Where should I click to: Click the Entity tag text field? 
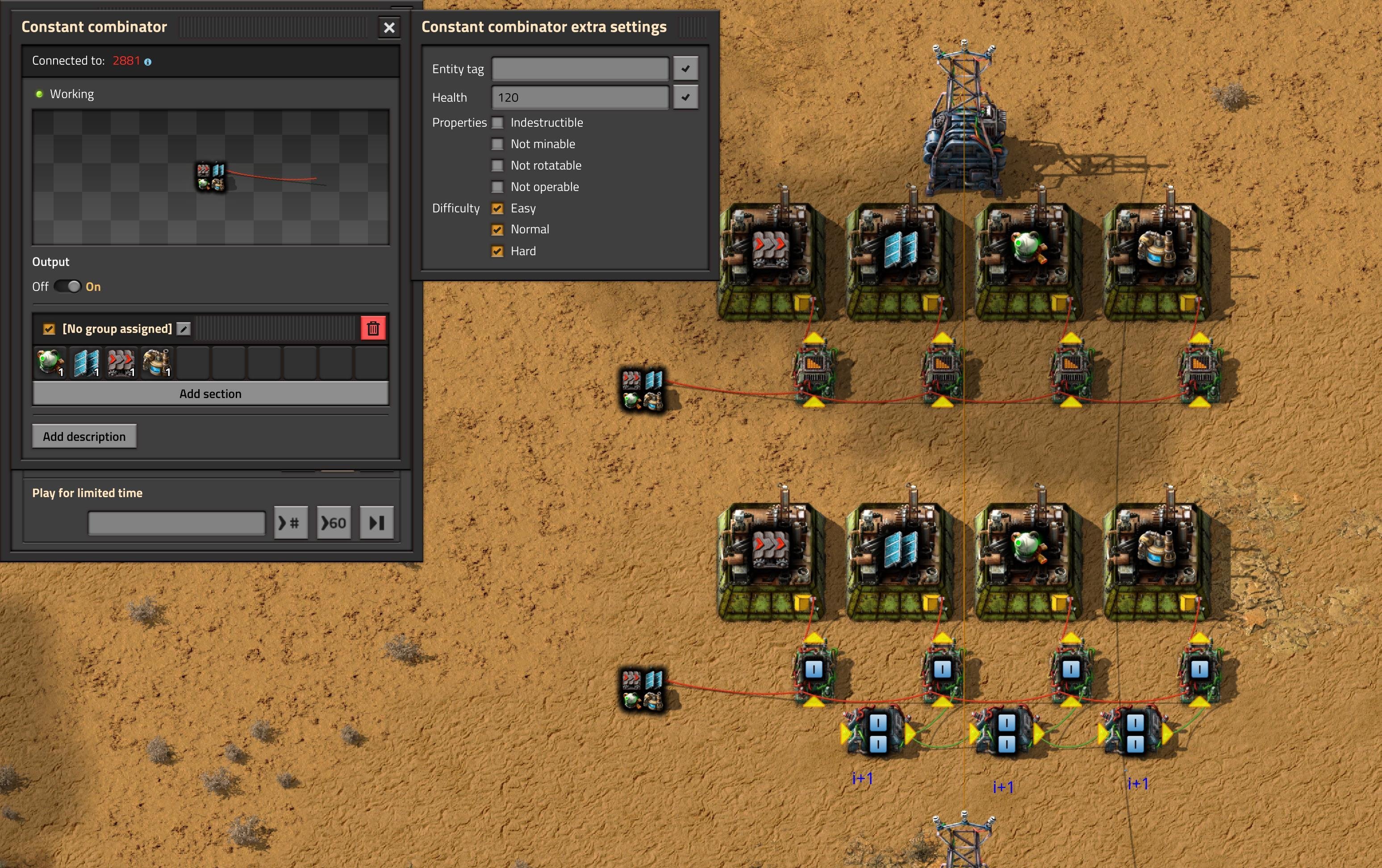580,69
